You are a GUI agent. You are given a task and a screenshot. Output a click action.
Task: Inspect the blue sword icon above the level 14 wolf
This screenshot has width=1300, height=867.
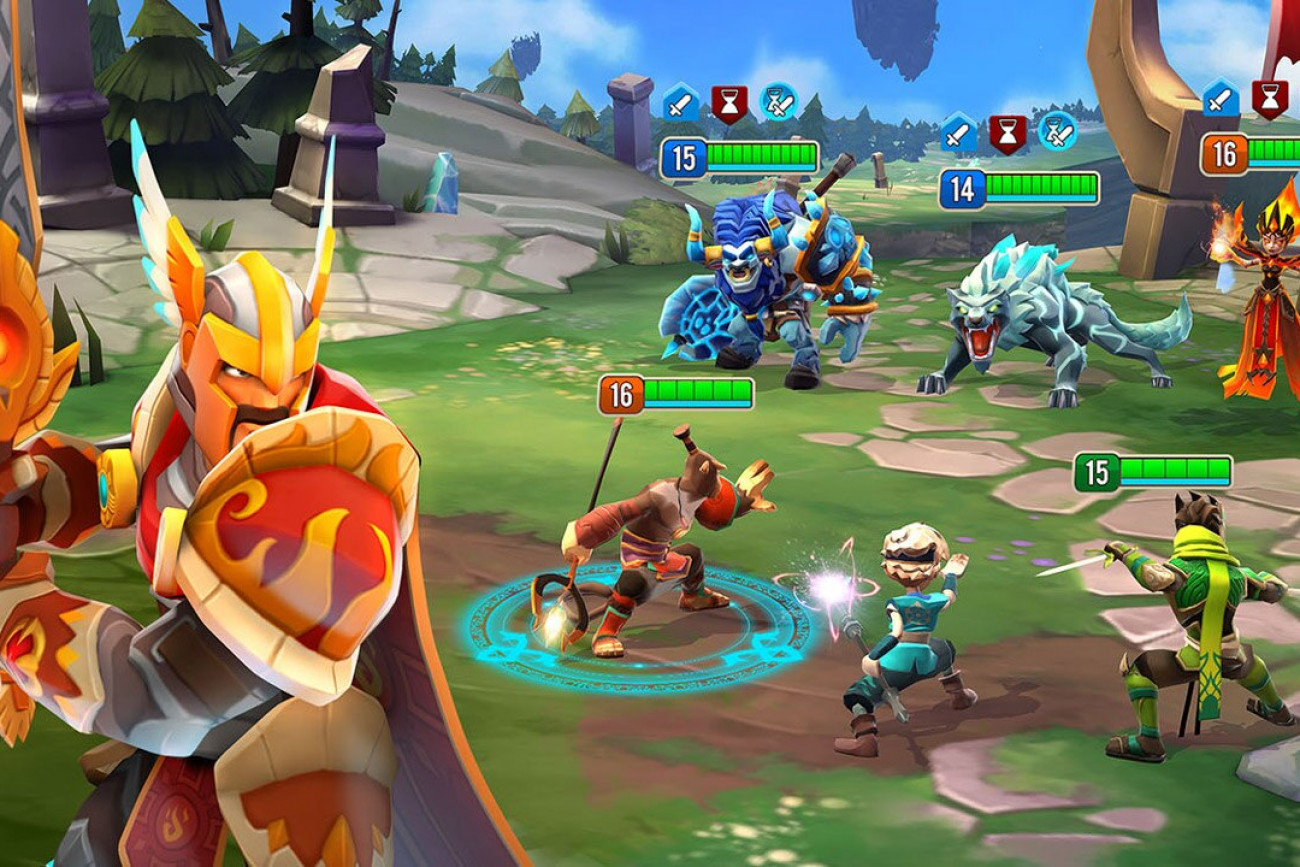coord(959,132)
